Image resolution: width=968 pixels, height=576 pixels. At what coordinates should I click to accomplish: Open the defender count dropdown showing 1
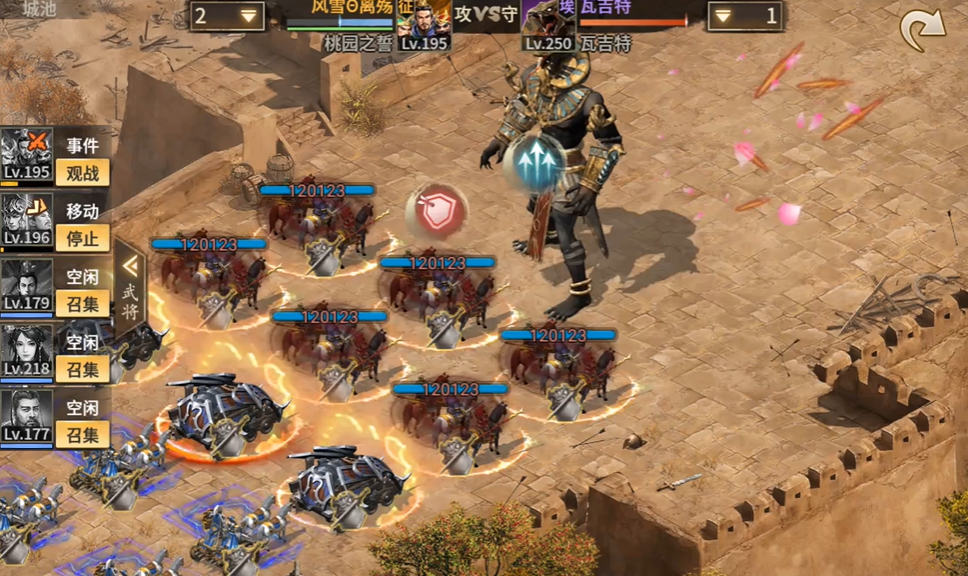click(x=745, y=16)
